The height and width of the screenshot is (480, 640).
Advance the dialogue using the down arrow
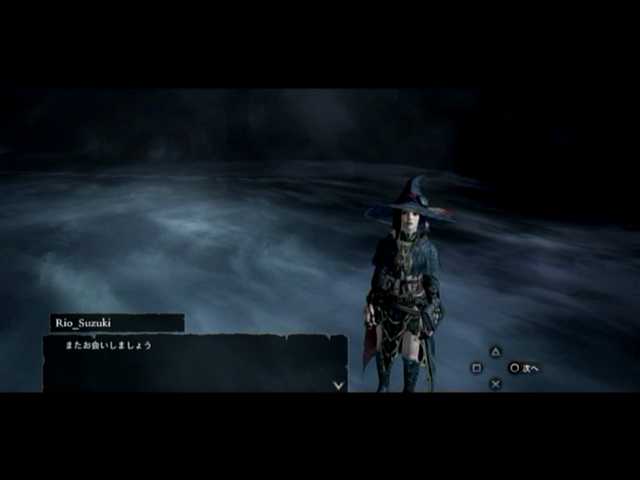coord(338,385)
